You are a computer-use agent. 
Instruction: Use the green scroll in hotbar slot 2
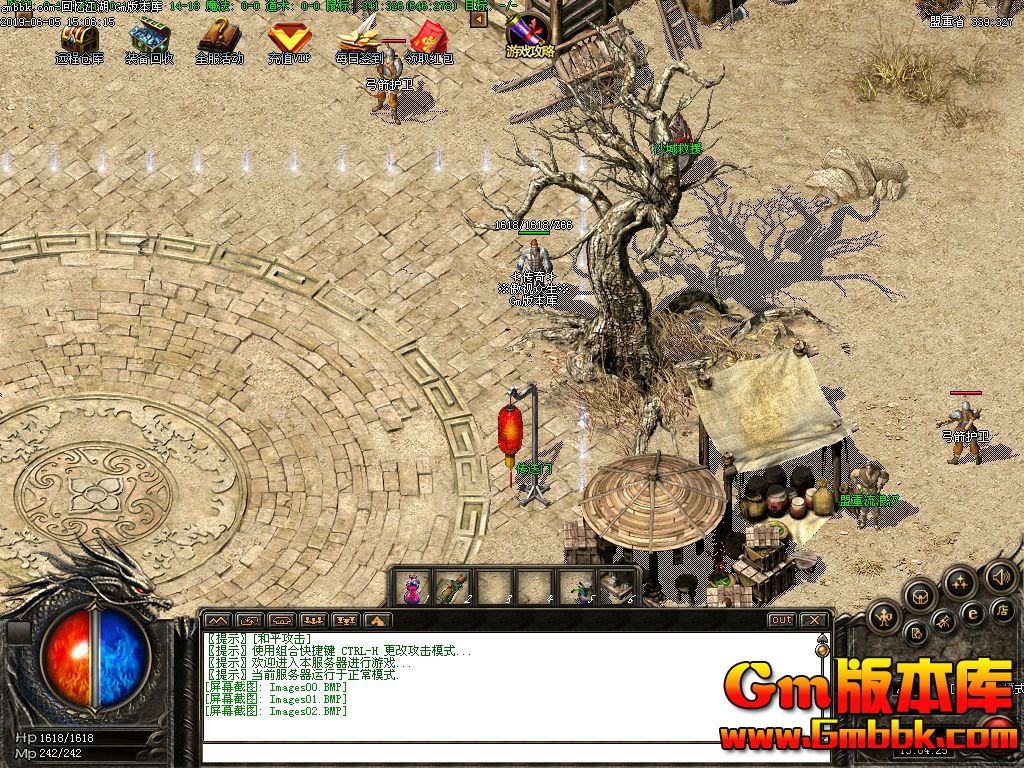453,588
